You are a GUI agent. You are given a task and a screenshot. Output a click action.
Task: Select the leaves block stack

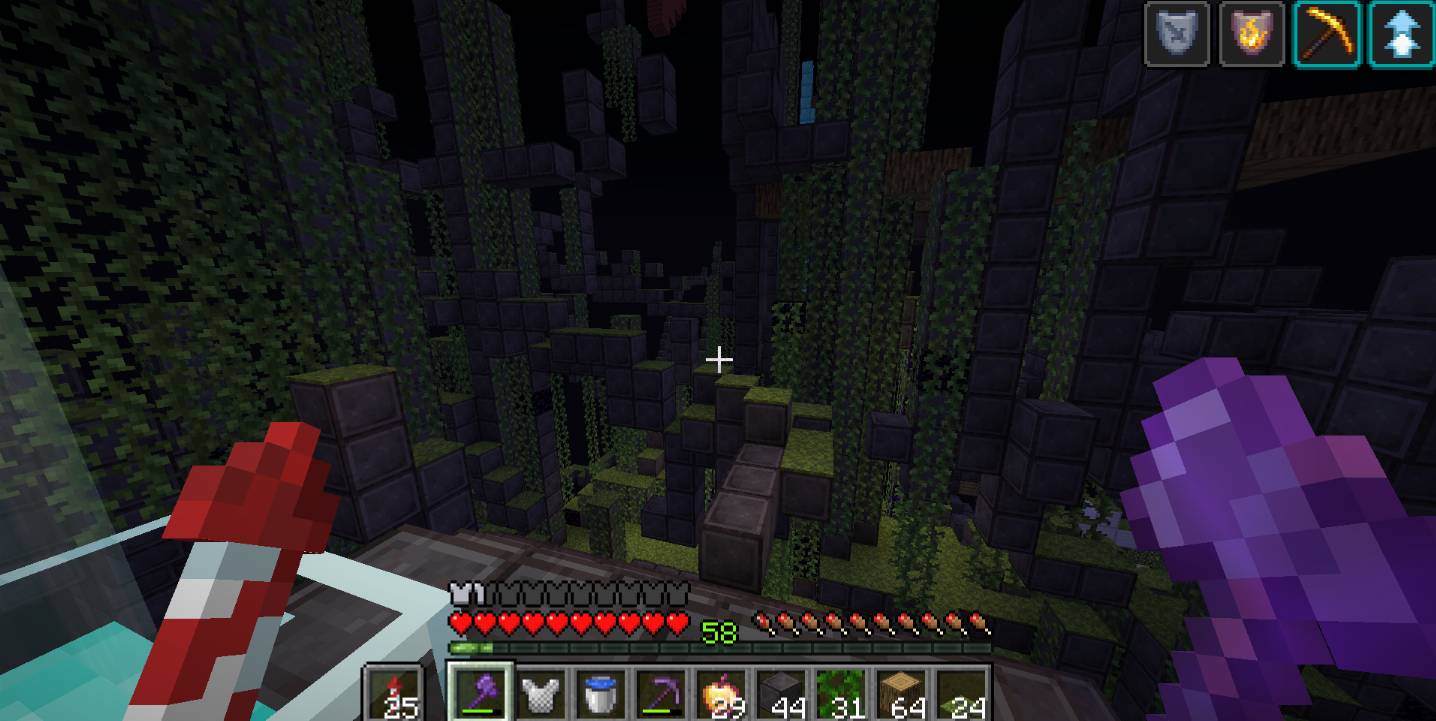pyautogui.click(x=841, y=693)
